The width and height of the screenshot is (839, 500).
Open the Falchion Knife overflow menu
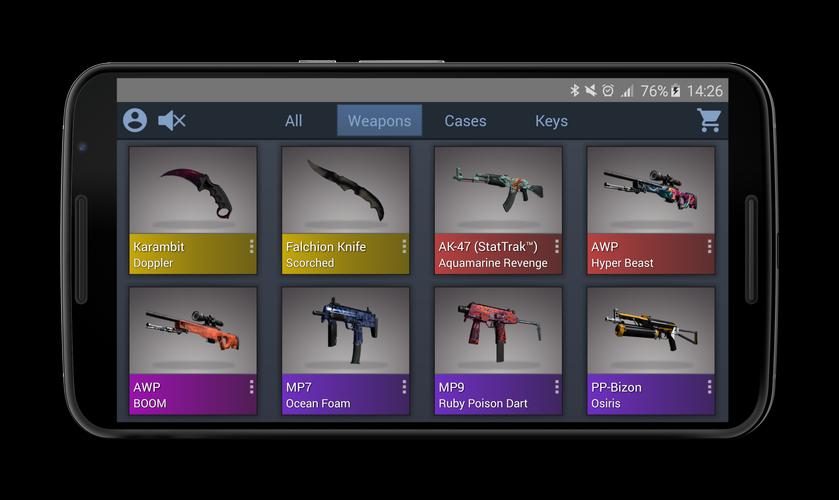coord(404,246)
